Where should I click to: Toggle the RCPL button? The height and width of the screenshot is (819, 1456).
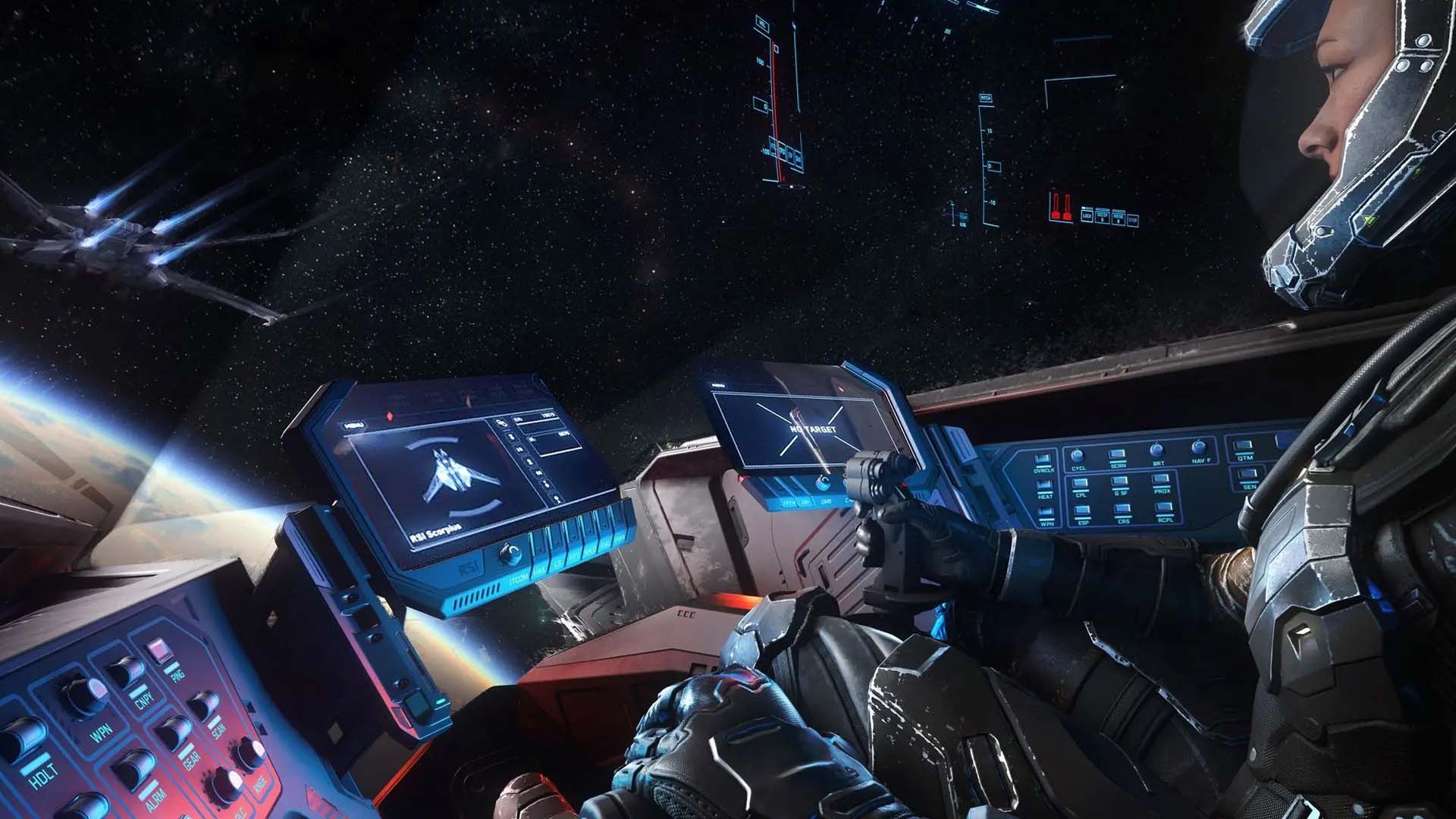[1165, 508]
